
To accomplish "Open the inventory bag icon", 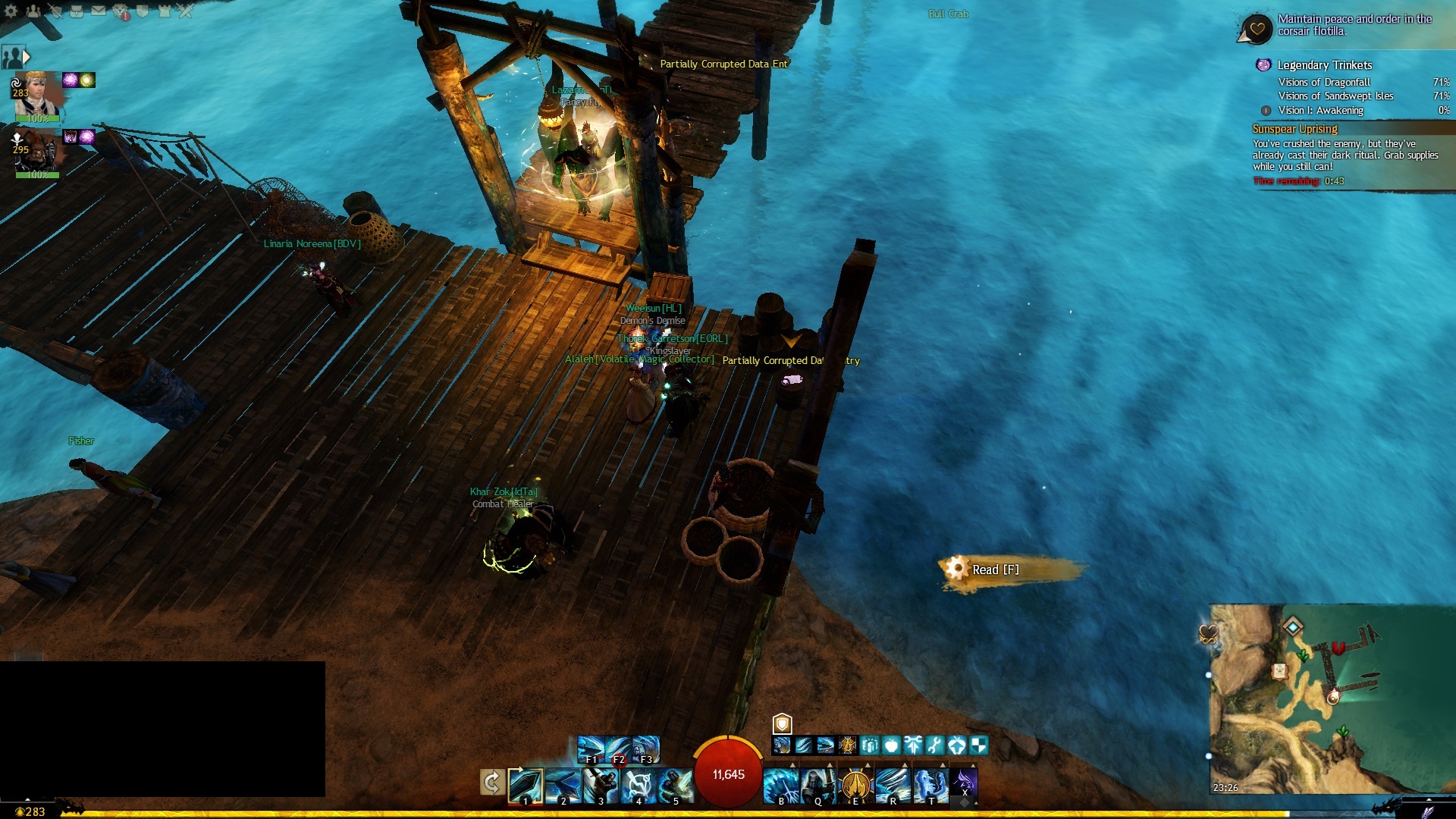I will (77, 11).
